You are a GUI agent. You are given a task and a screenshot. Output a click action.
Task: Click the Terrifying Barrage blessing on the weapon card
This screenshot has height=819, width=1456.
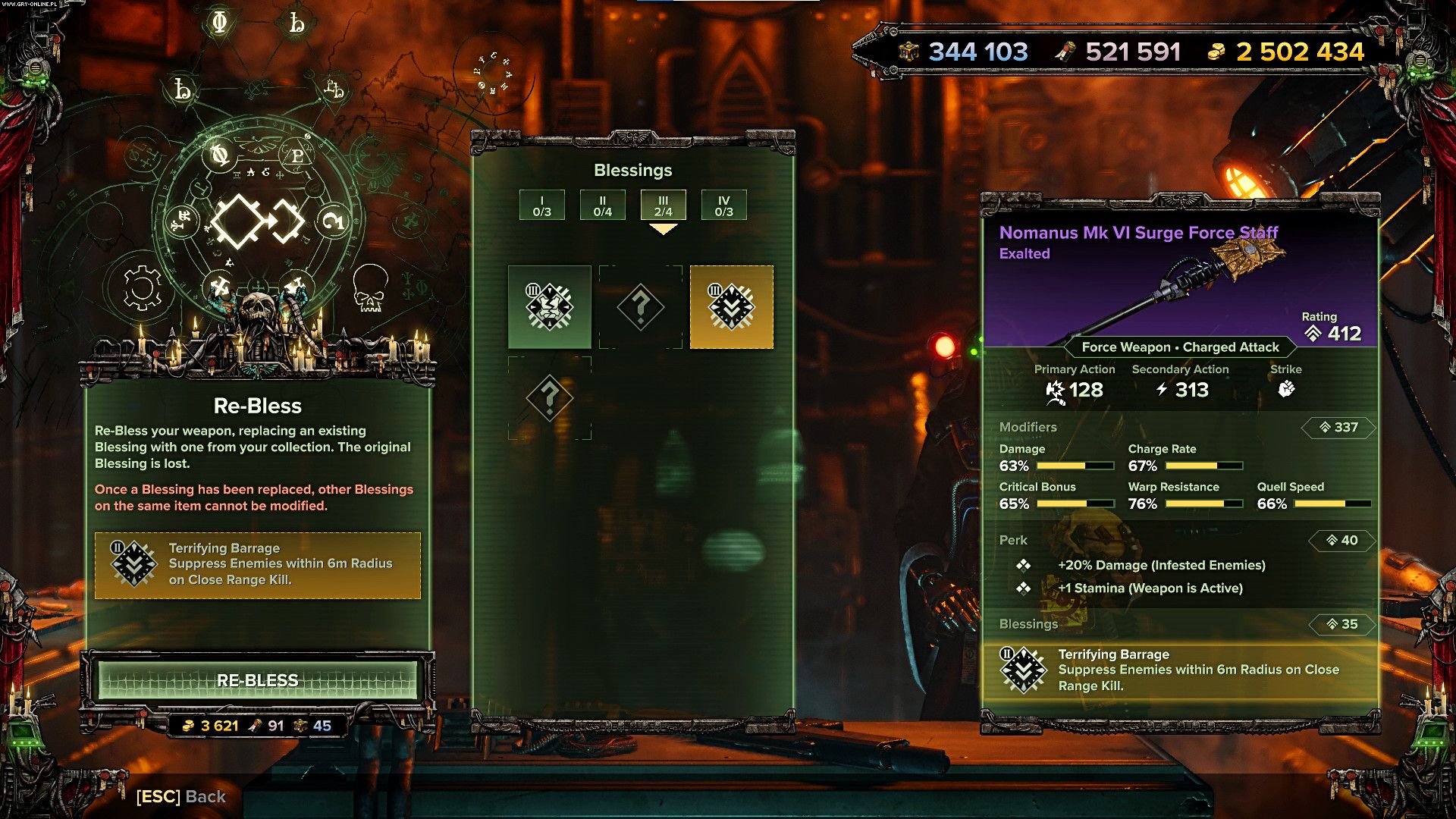click(x=1179, y=670)
